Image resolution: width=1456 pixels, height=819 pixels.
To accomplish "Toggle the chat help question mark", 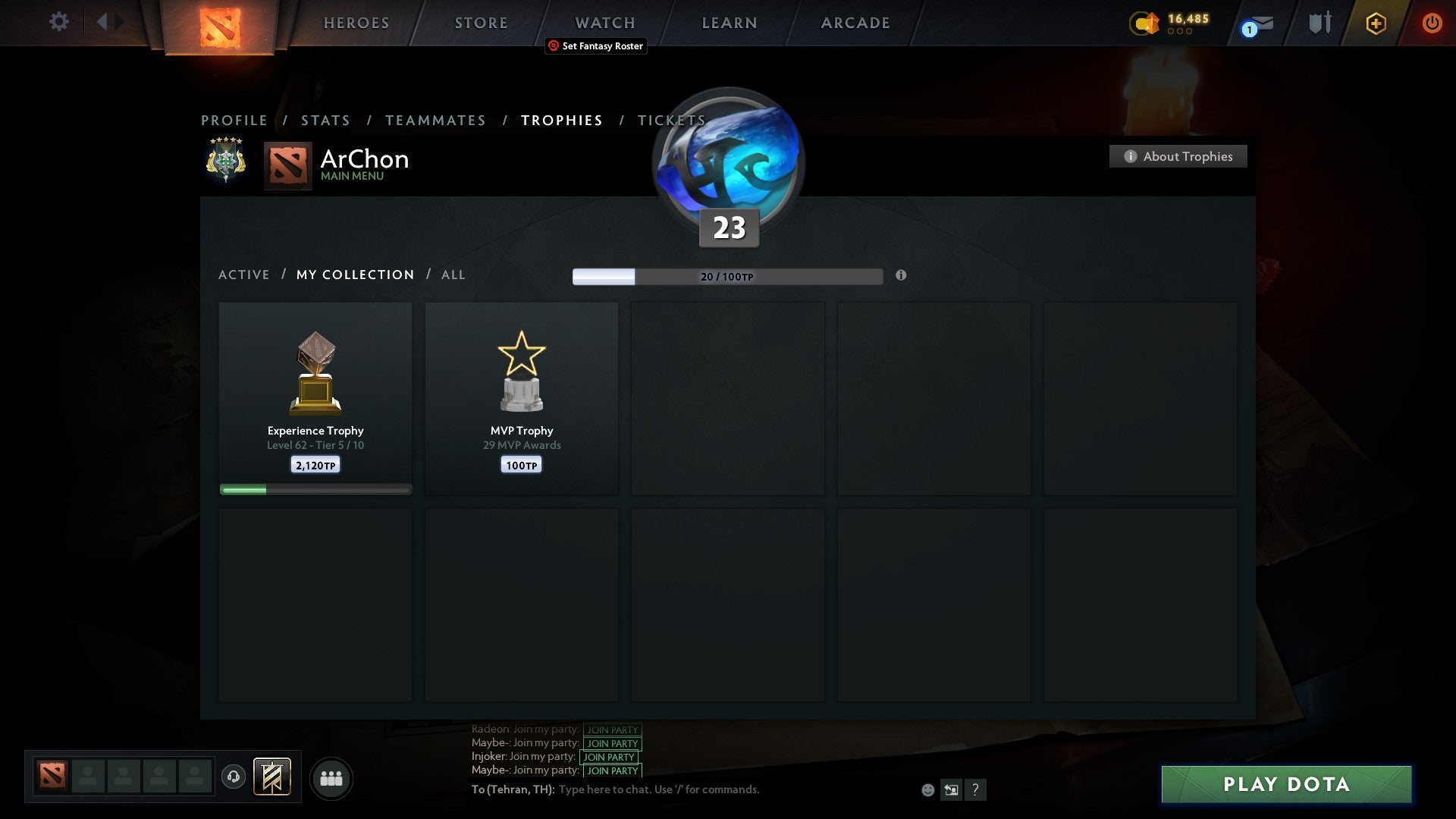I will point(975,789).
